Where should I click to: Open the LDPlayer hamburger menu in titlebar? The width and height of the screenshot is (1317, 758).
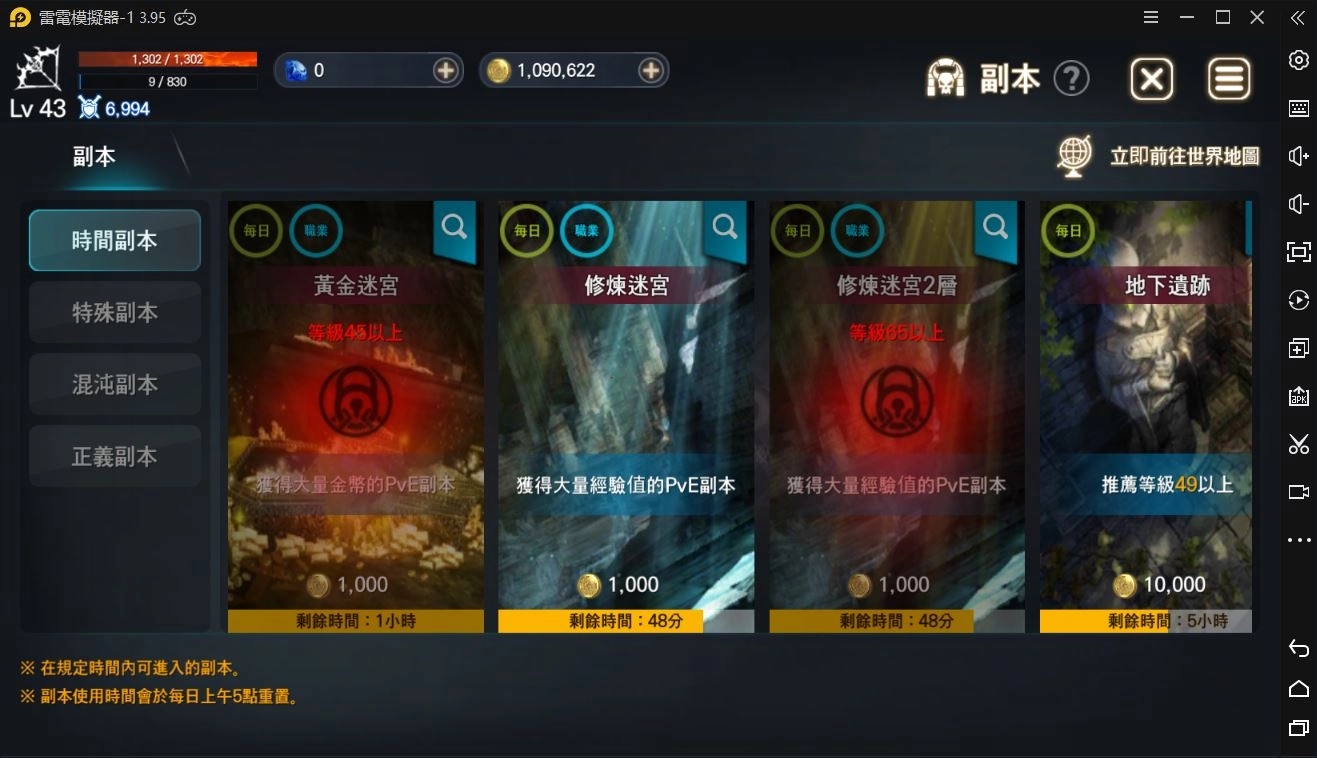click(x=1151, y=17)
